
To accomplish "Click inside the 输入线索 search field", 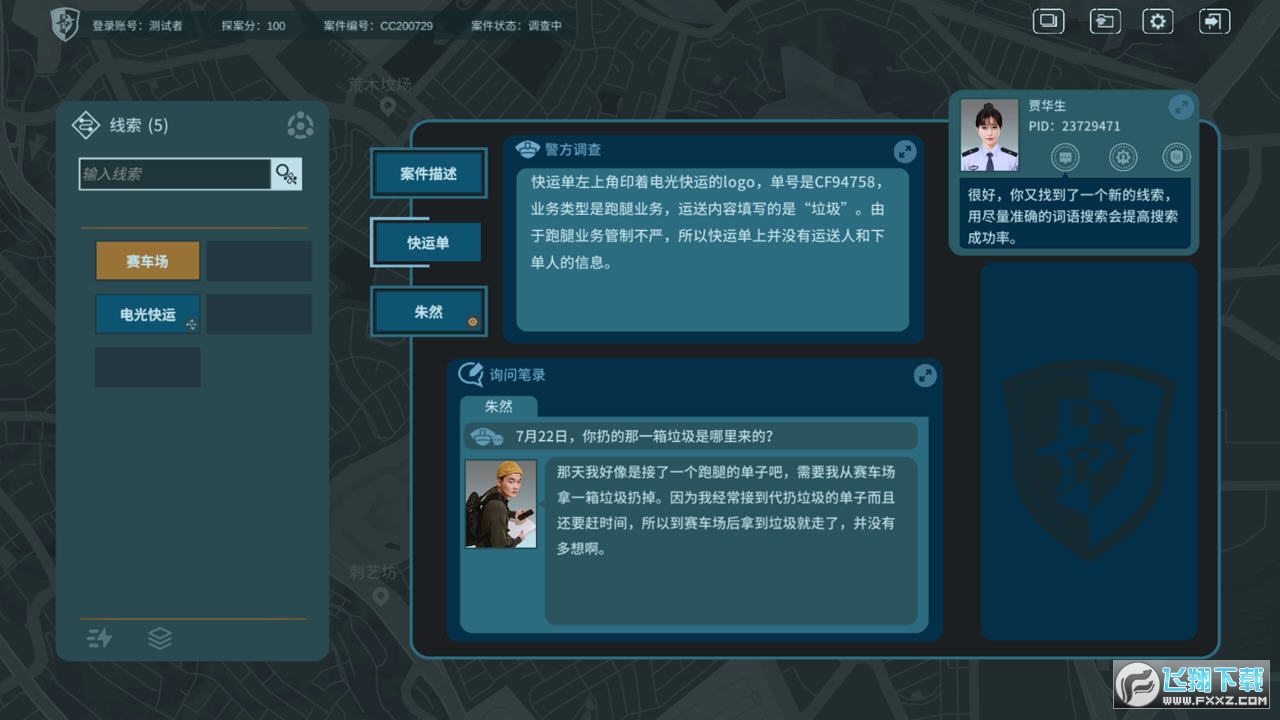I will coord(175,173).
